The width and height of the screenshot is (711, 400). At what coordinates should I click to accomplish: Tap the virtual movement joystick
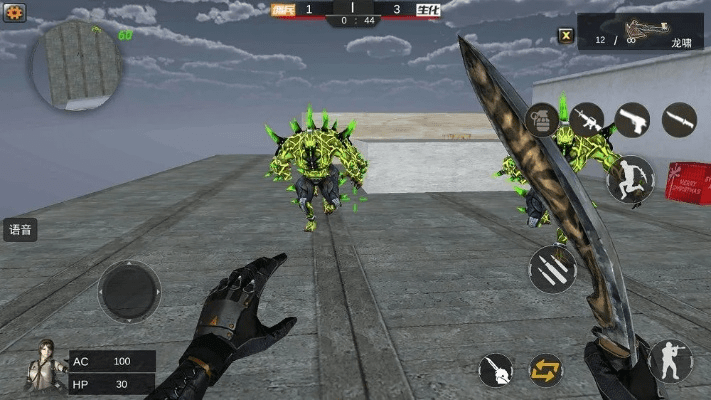tap(129, 291)
